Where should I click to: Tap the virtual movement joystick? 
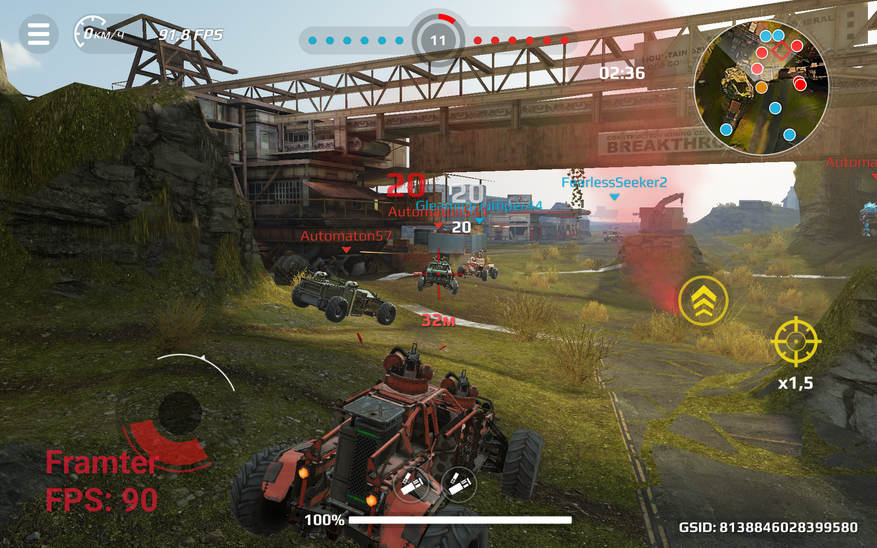coord(180,412)
